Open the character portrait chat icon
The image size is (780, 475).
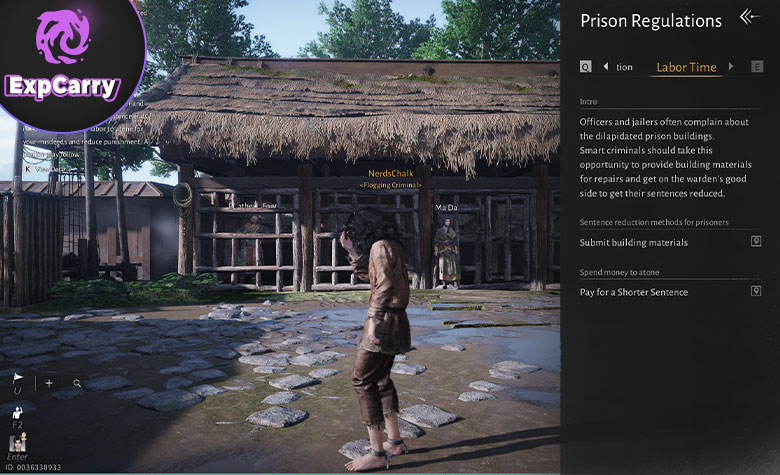[18, 442]
